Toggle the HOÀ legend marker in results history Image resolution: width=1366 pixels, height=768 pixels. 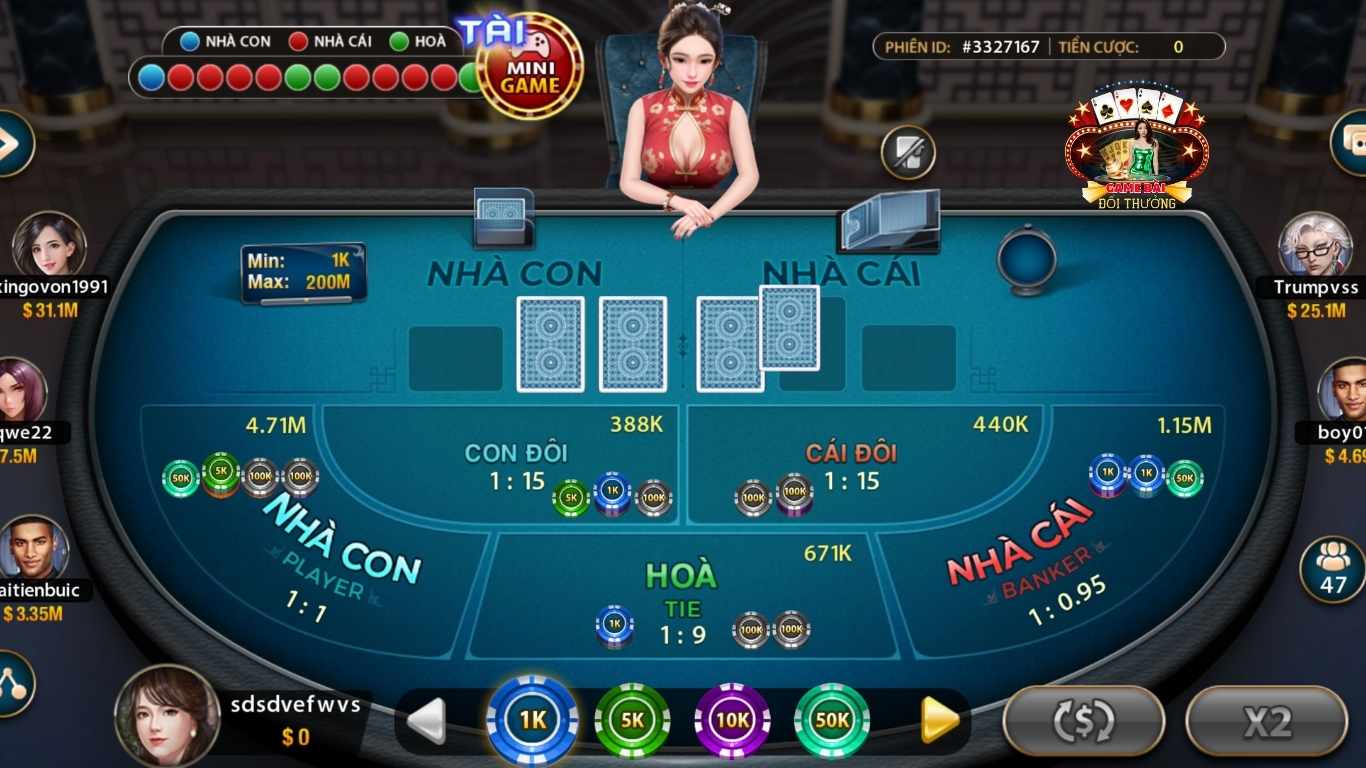(x=399, y=41)
